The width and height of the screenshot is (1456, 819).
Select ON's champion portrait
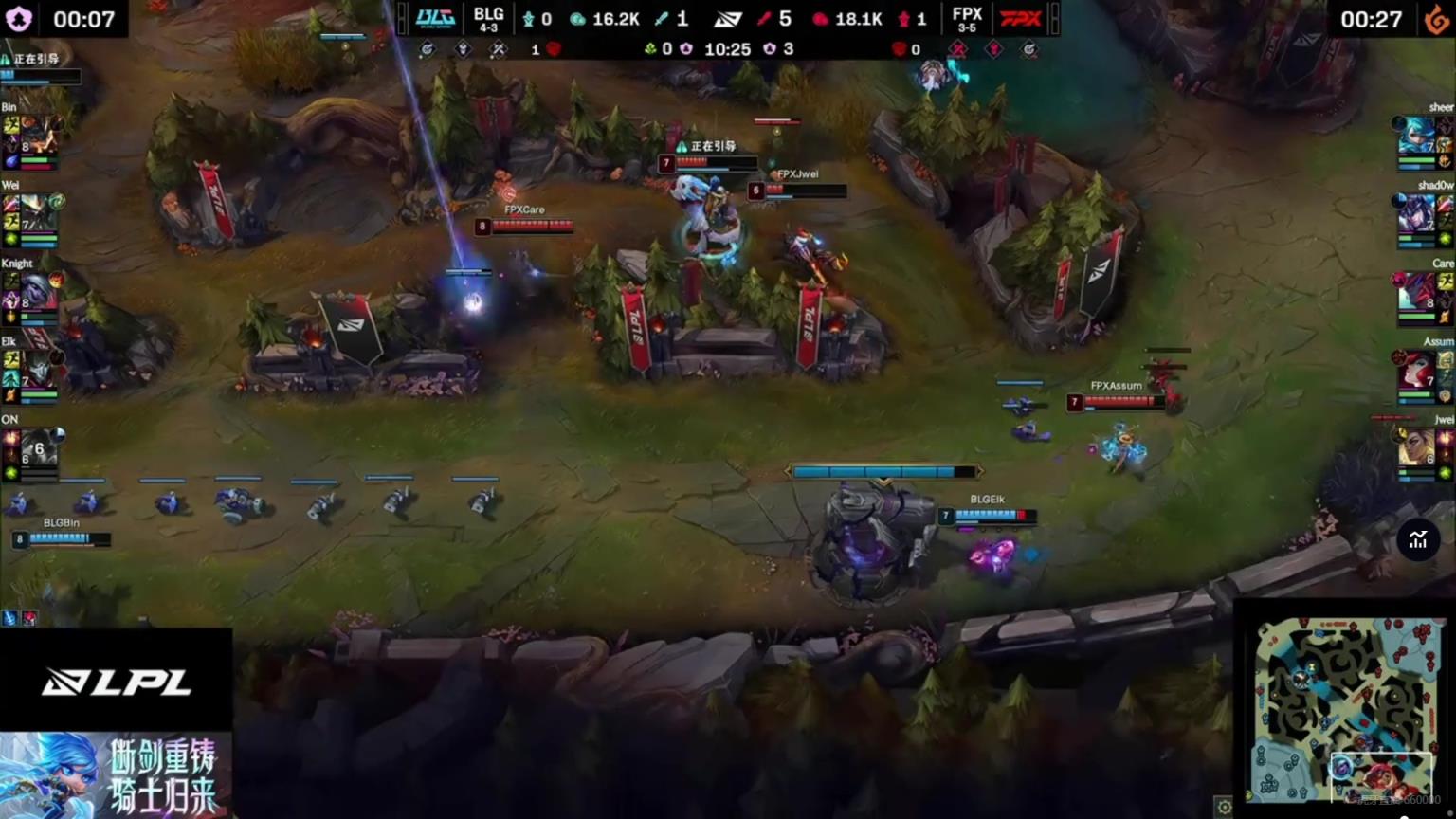point(38,446)
